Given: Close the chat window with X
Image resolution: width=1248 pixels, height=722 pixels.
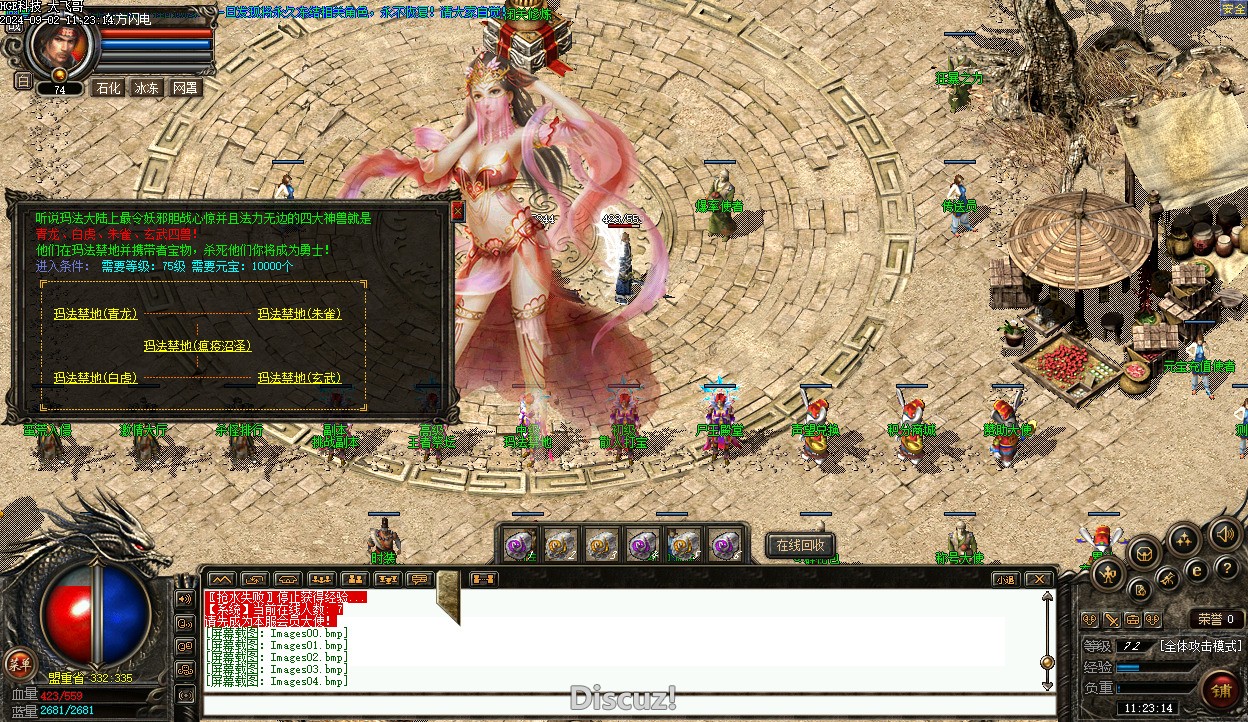Looking at the screenshot, I should [1040, 579].
